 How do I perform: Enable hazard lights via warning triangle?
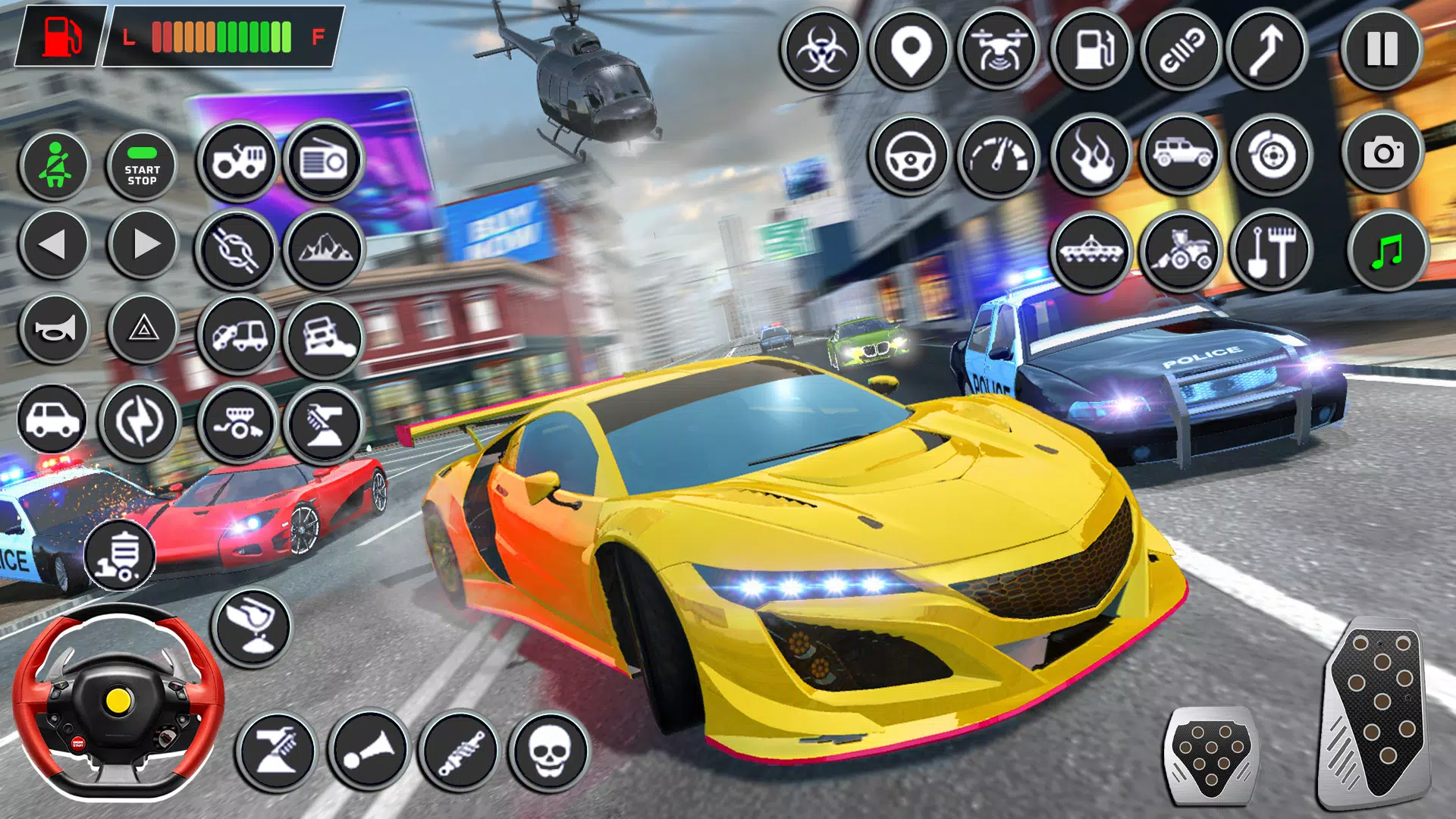pos(143,330)
